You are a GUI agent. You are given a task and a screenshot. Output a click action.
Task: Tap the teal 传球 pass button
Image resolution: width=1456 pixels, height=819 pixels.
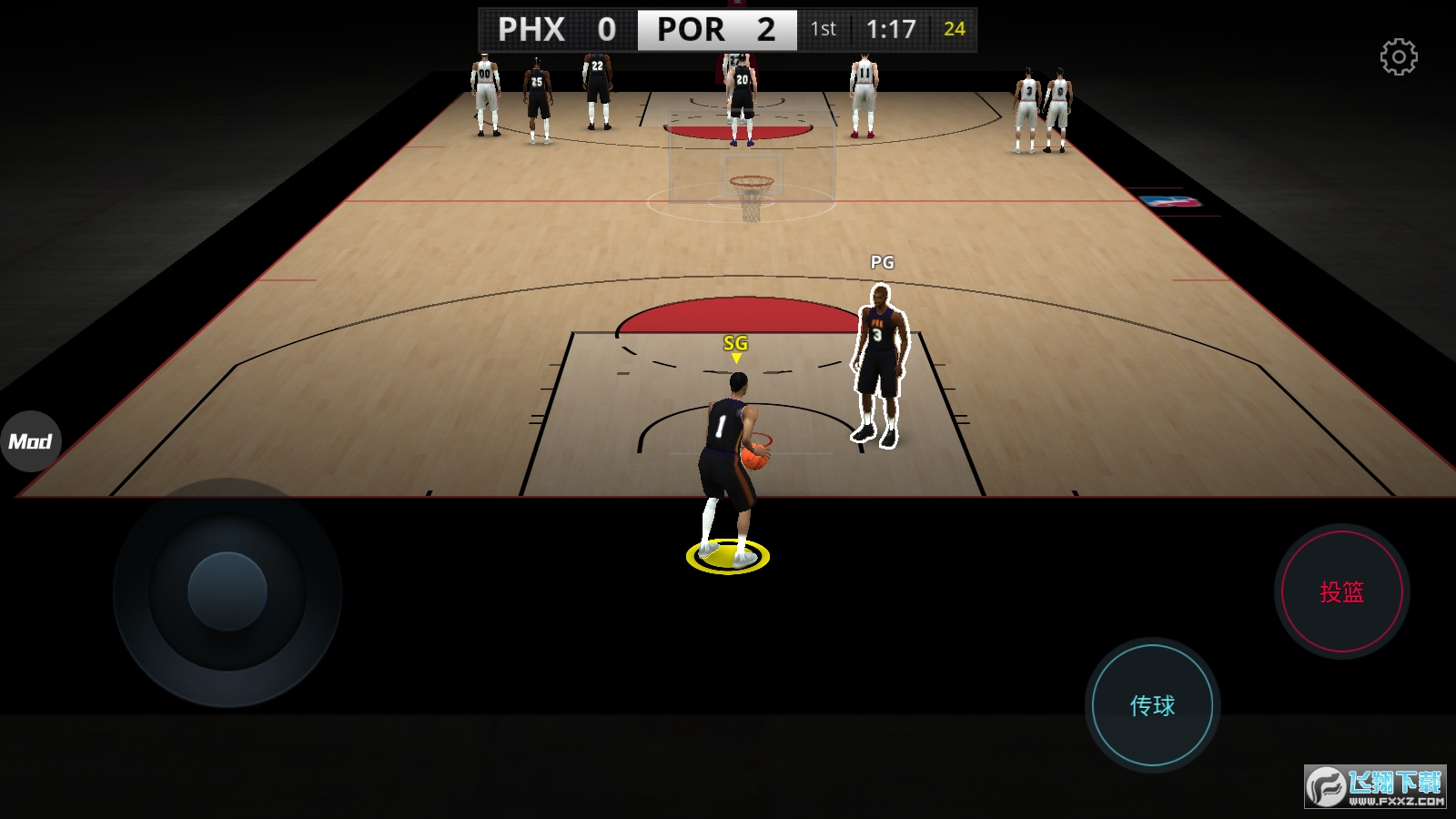pyautogui.click(x=1152, y=705)
